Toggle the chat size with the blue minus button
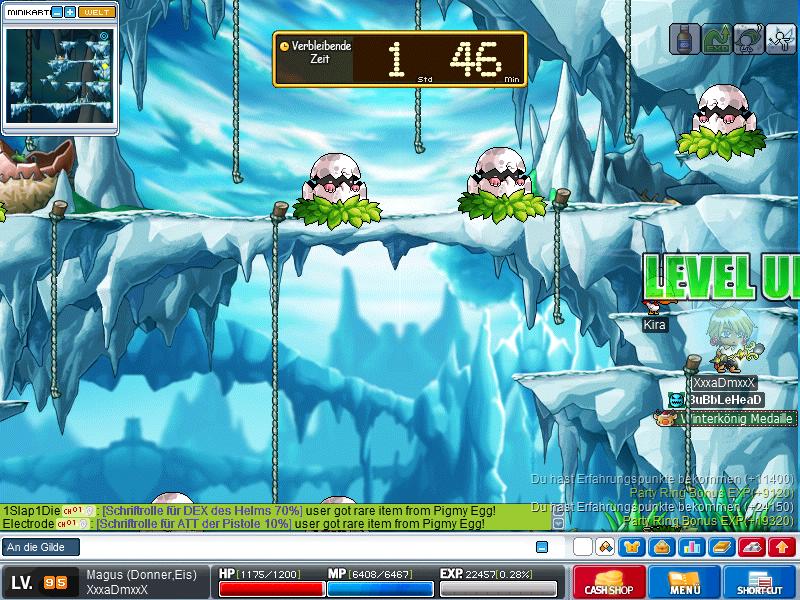The height and width of the screenshot is (600, 800). [x=542, y=547]
